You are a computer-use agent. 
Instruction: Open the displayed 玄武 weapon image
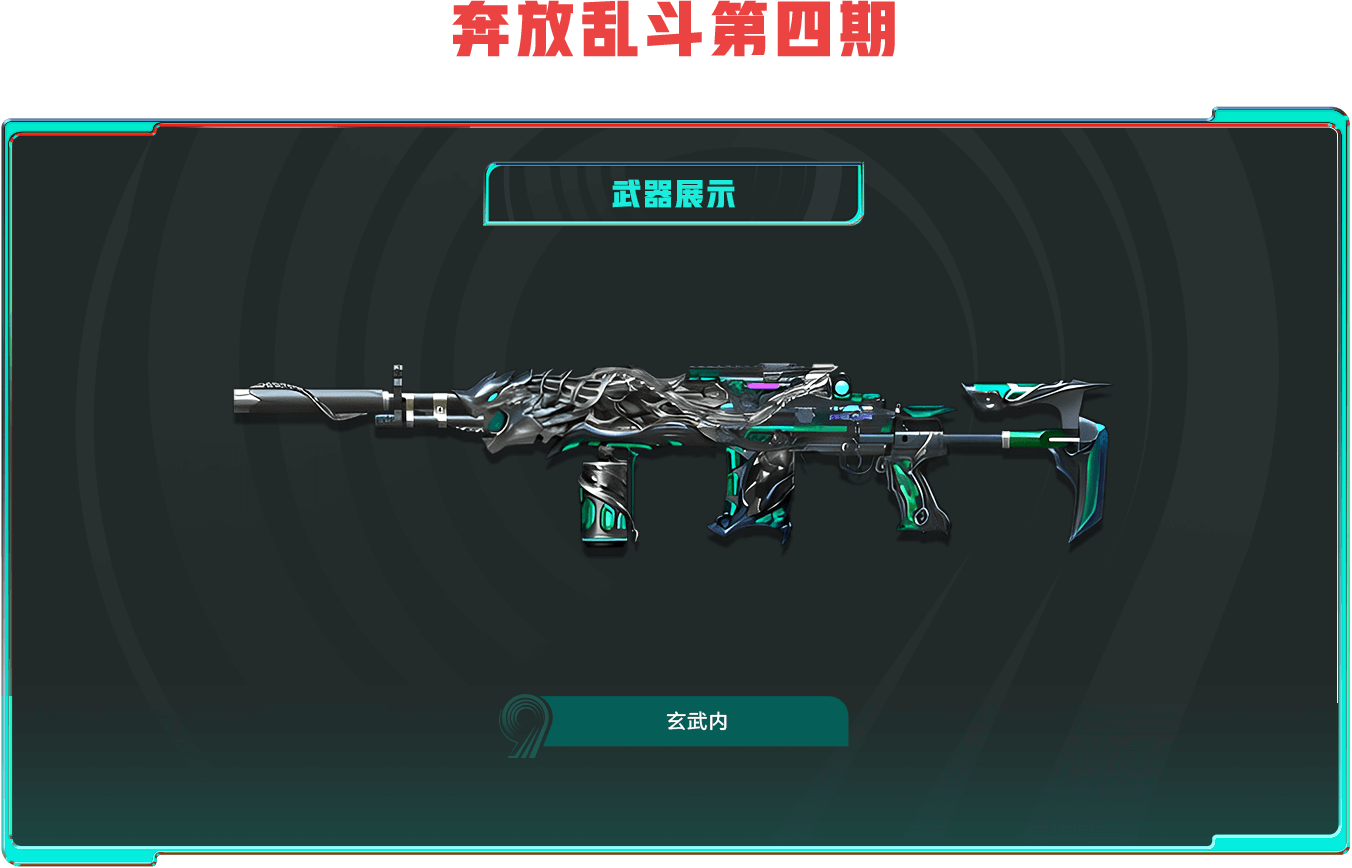pos(670,452)
